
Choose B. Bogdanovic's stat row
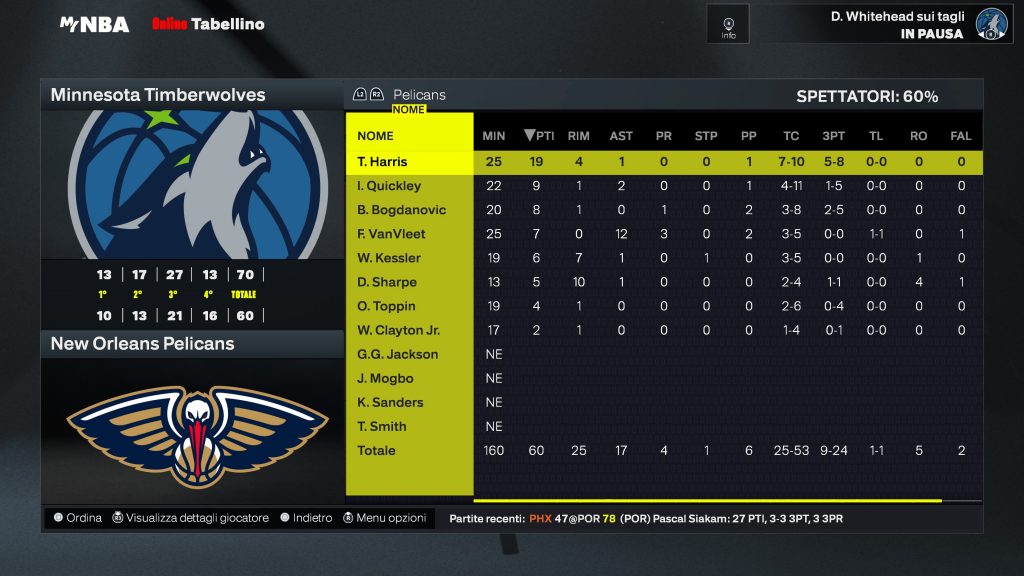[401, 210]
